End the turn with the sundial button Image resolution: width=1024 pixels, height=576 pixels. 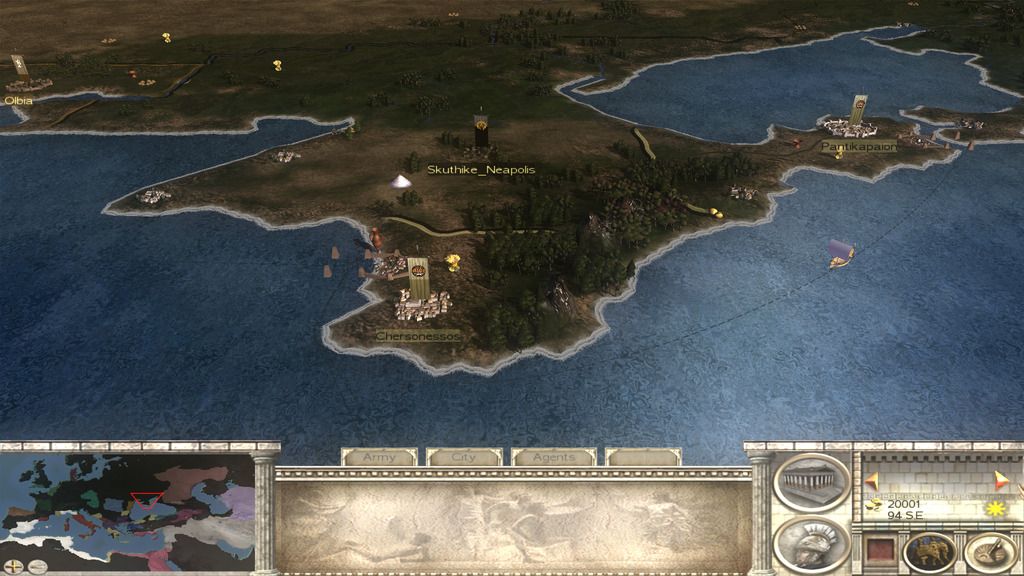(x=989, y=553)
